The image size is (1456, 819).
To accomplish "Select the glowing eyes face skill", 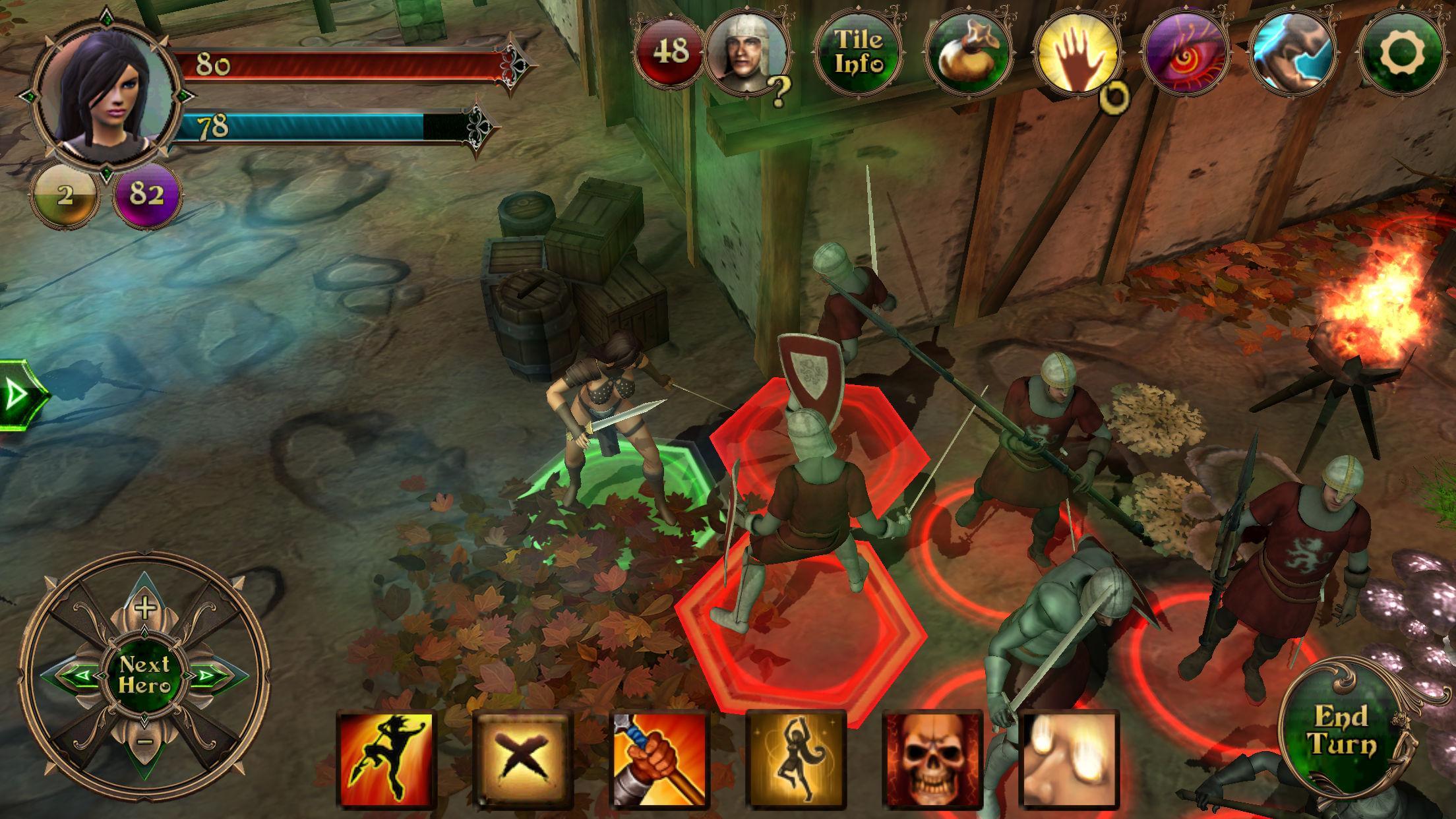I will pyautogui.click(x=1068, y=758).
